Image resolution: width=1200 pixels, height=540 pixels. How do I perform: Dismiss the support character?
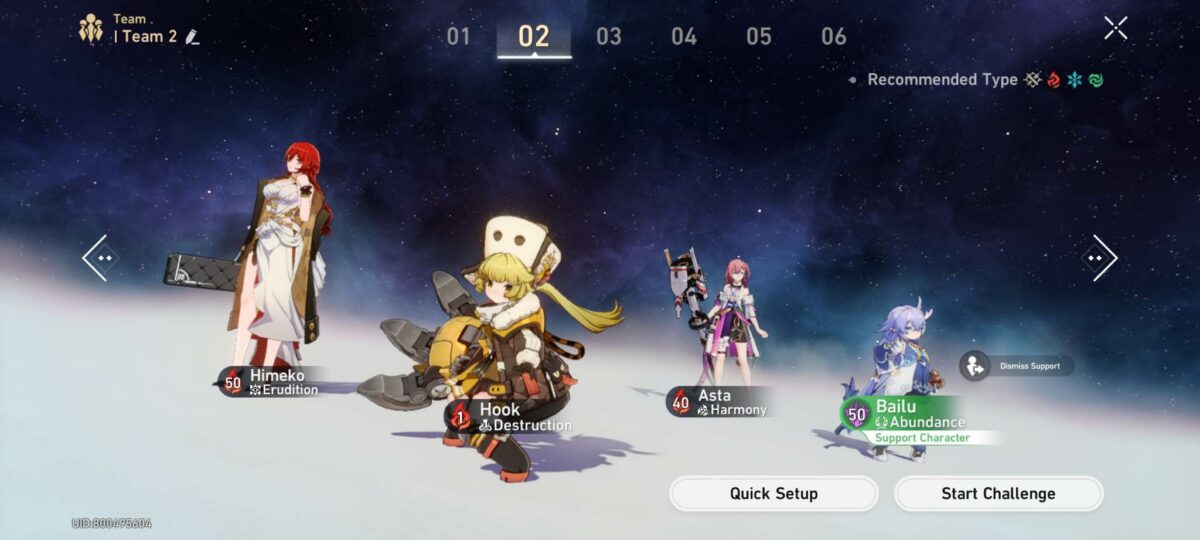click(x=1017, y=366)
